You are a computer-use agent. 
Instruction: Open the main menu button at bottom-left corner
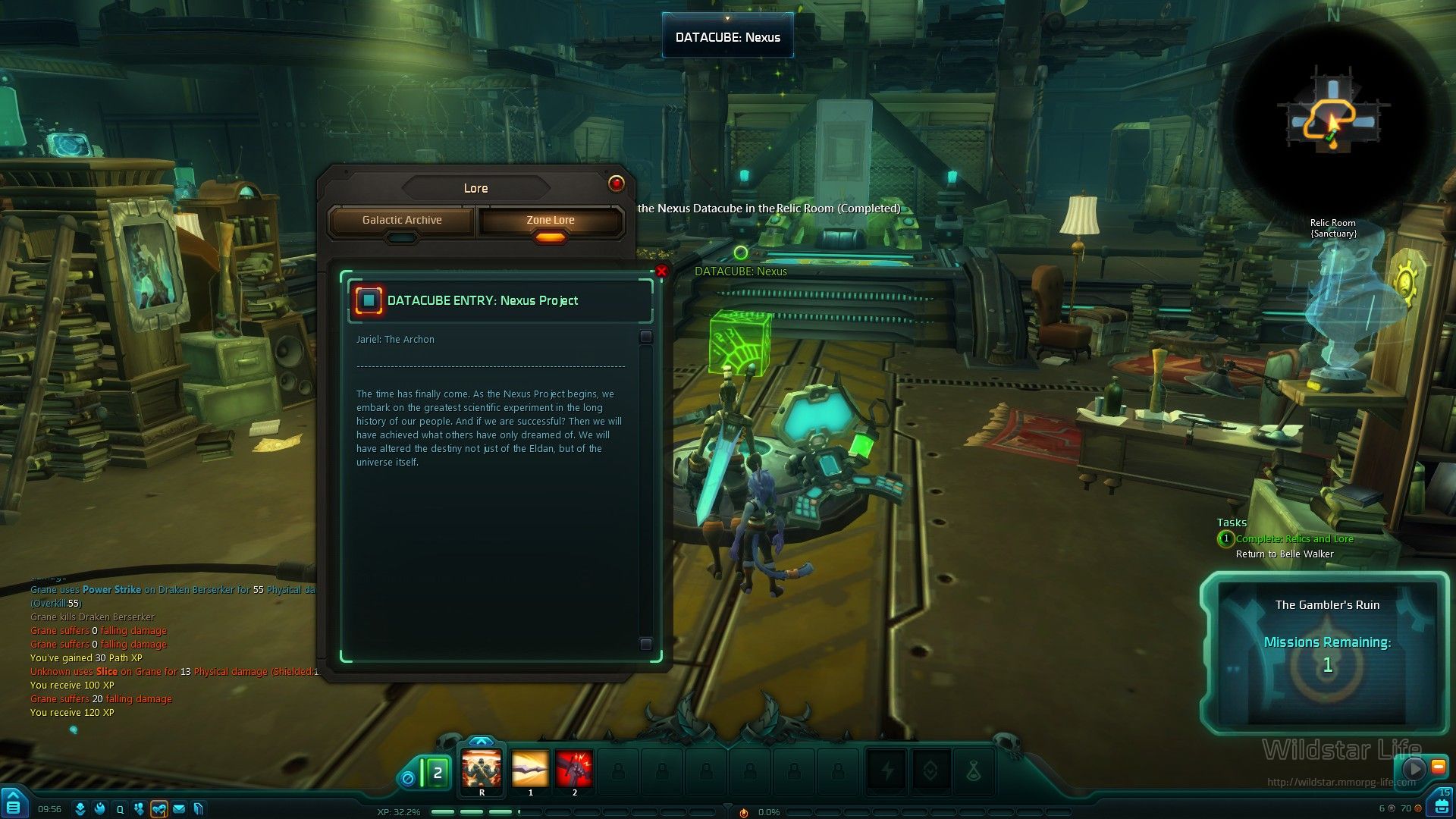pos(14,806)
